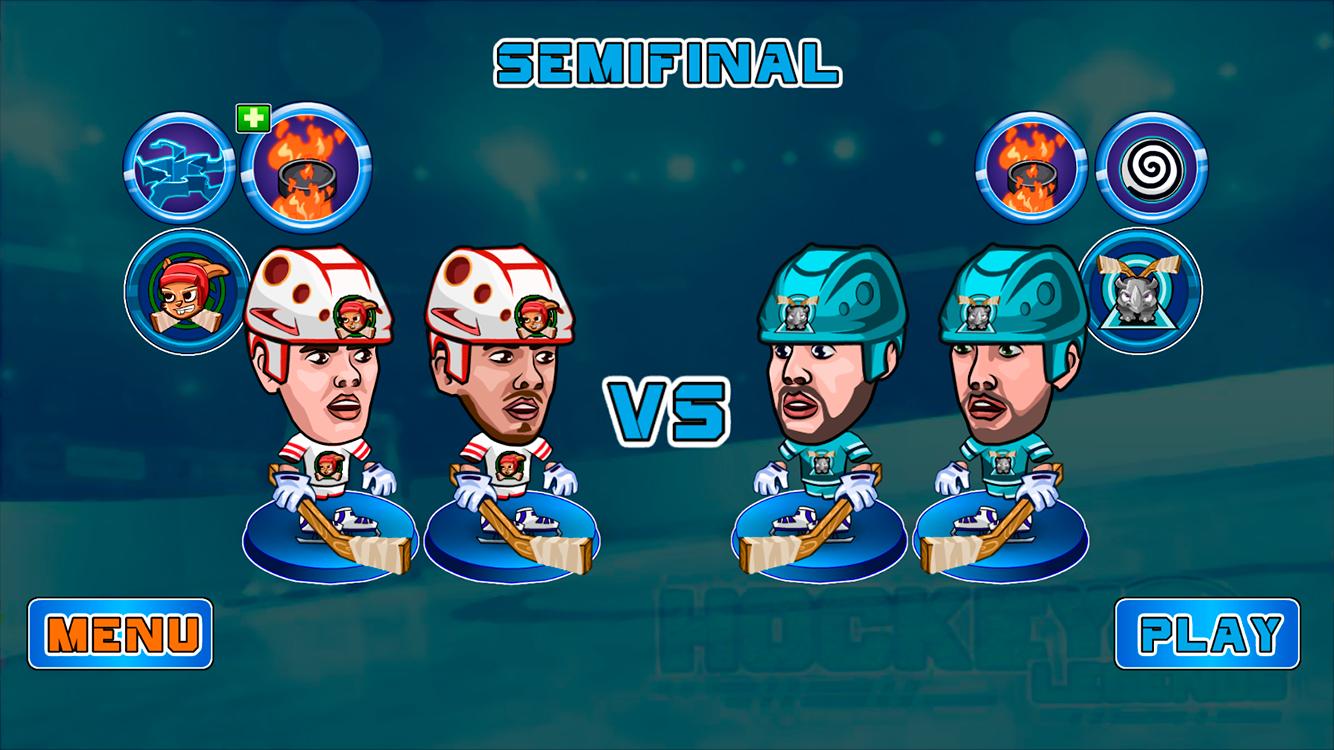Enable the spiral hypnosis power-up

(x=1148, y=167)
